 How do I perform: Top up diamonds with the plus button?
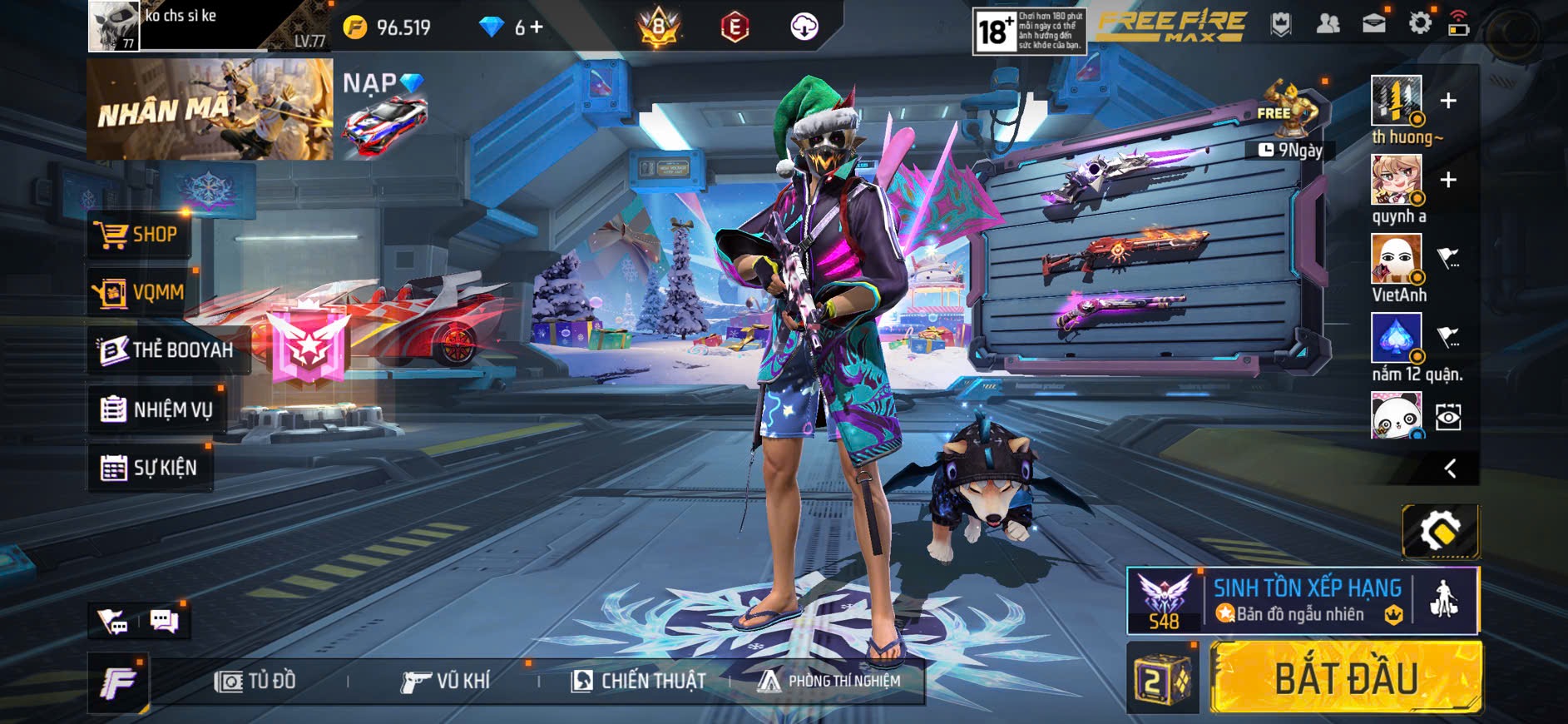point(536,27)
